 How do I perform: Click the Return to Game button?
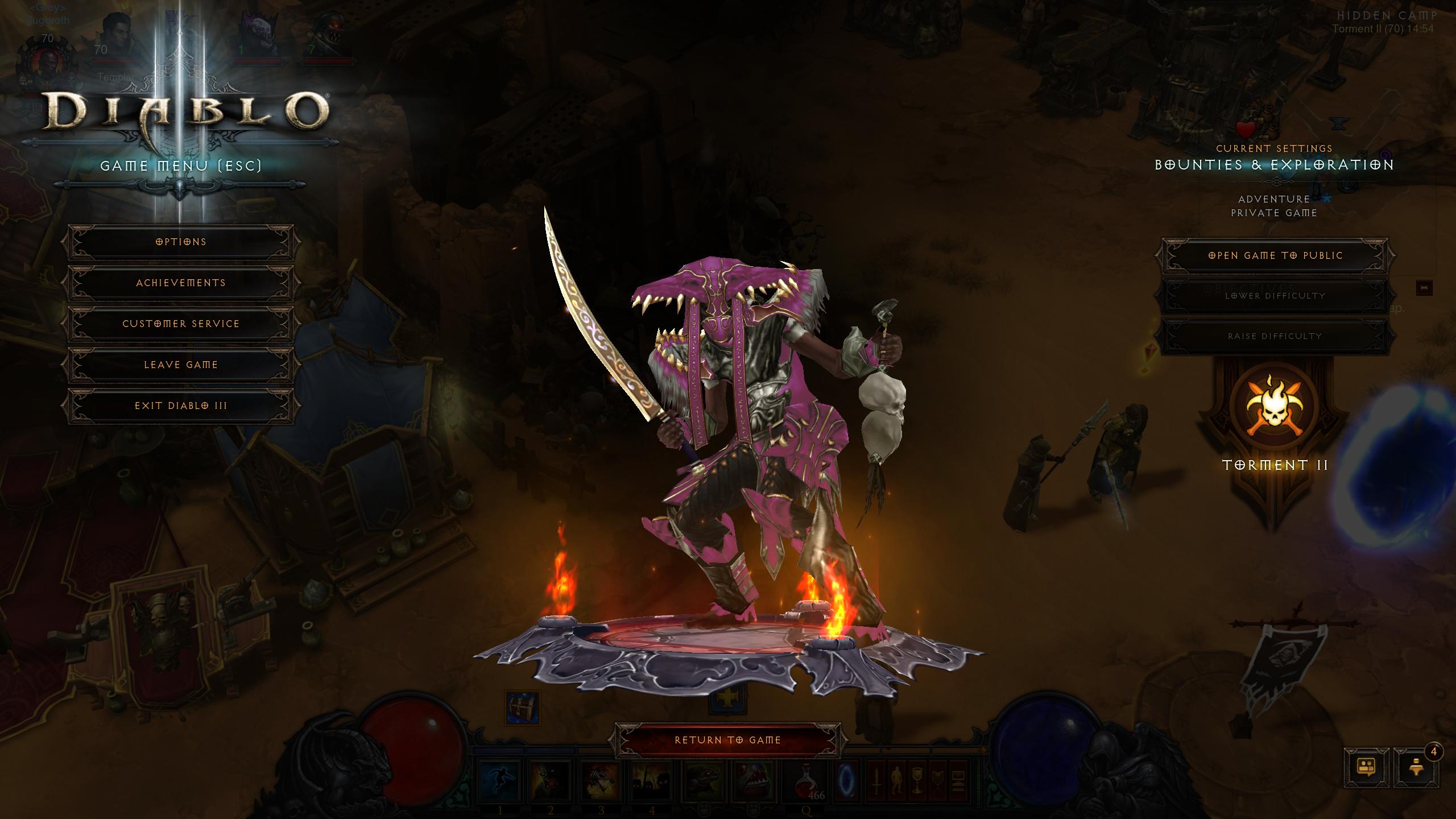point(727,740)
